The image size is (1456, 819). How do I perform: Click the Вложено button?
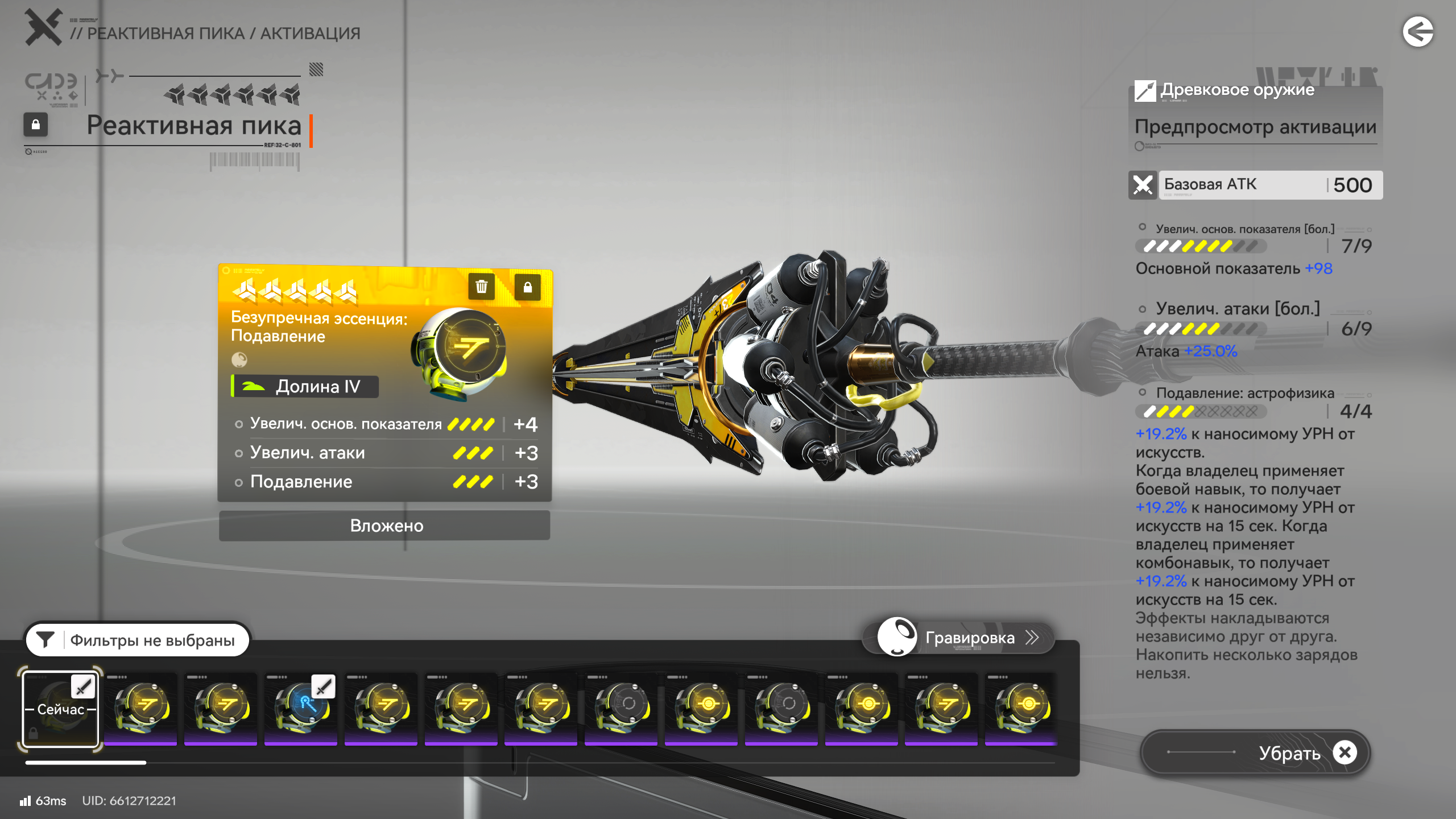[385, 526]
